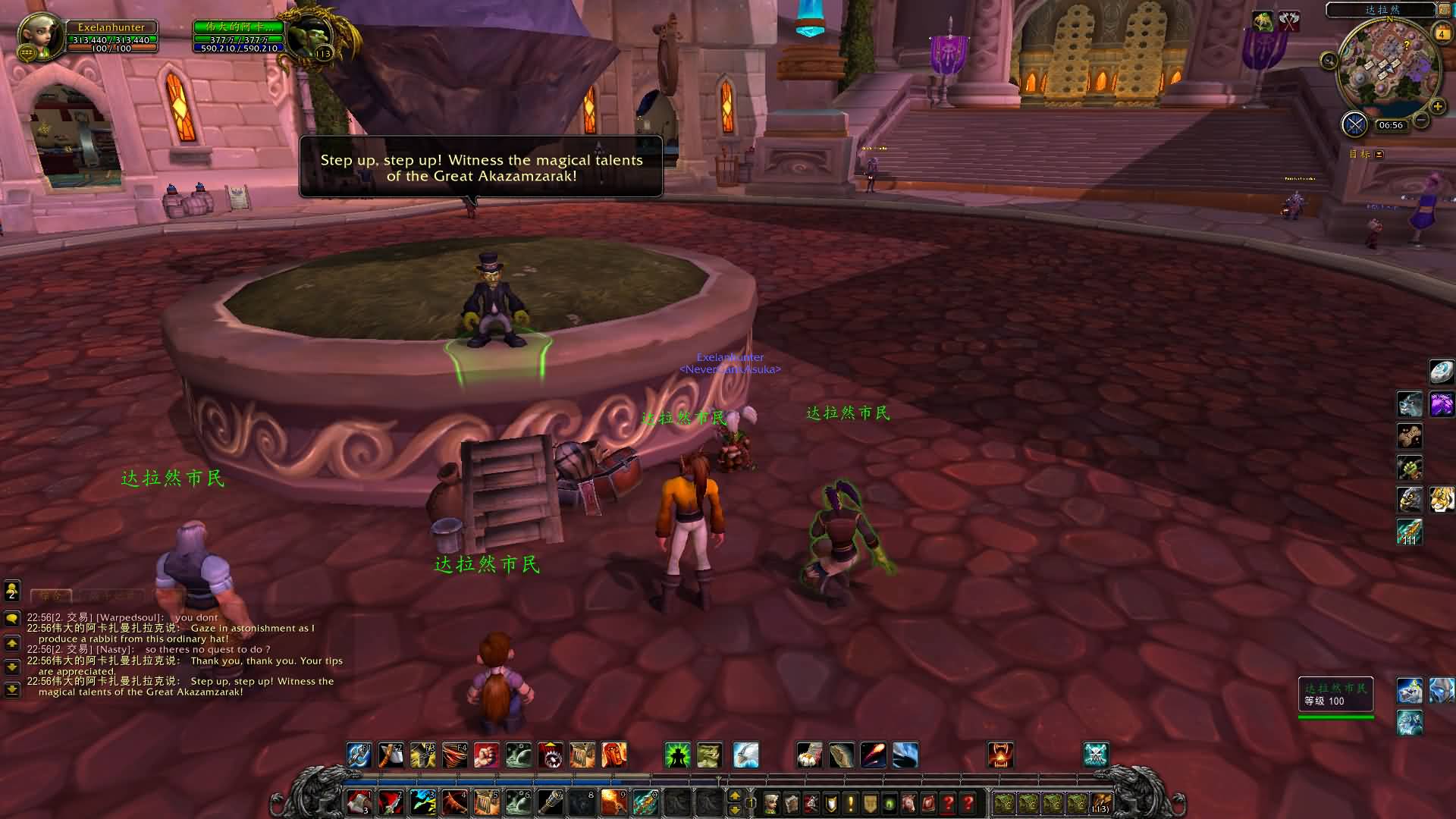Cast the explosive fire shot in slot 9
Image resolution: width=1456 pixels, height=819 pixels.
point(613,802)
